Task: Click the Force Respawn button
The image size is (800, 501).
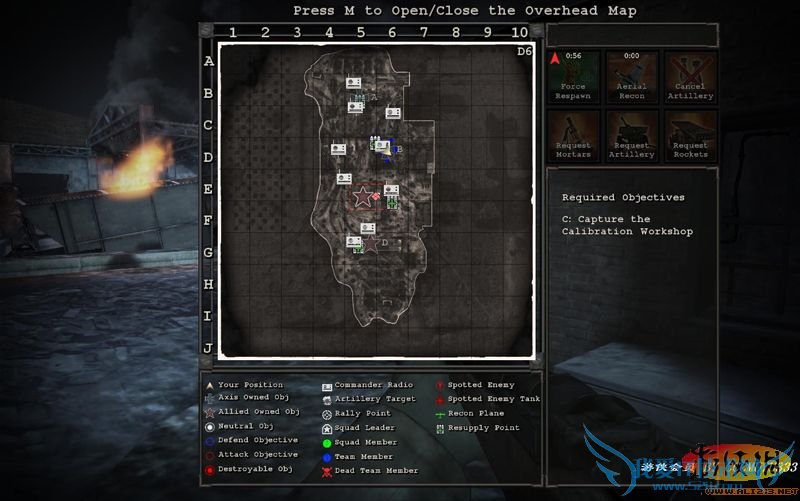Action: [573, 77]
